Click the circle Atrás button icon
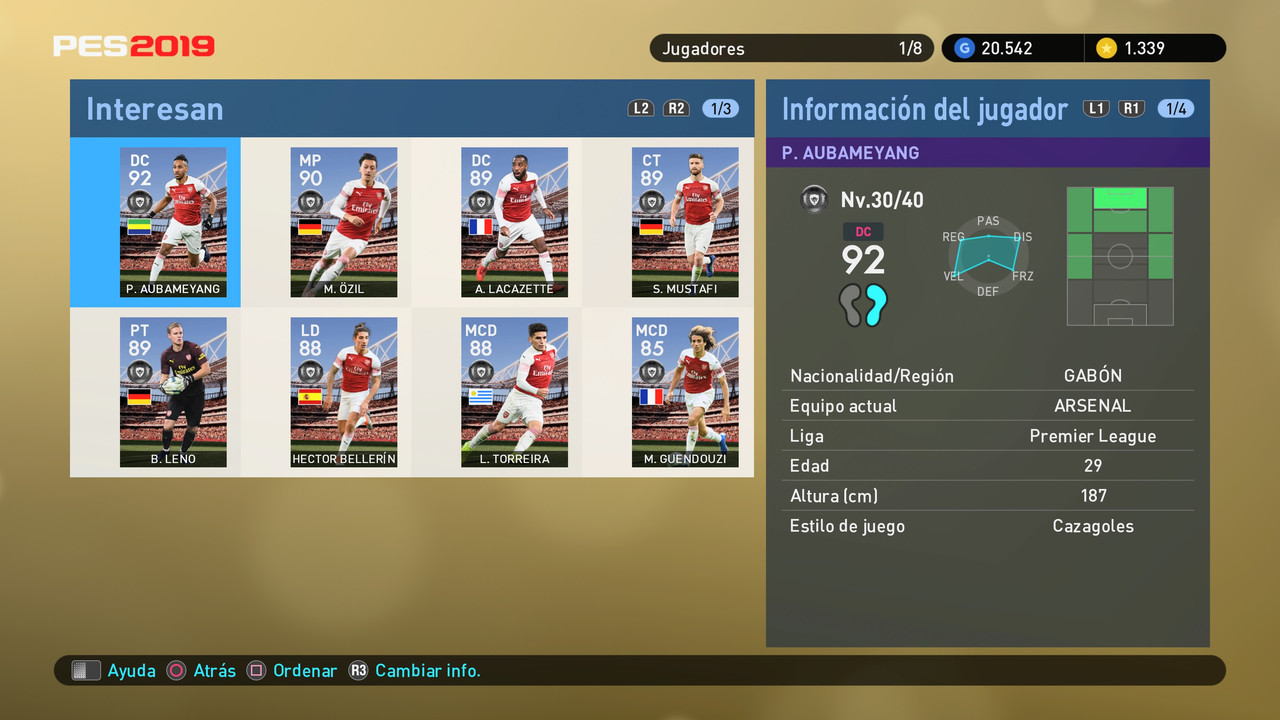This screenshot has width=1280, height=720. (175, 670)
